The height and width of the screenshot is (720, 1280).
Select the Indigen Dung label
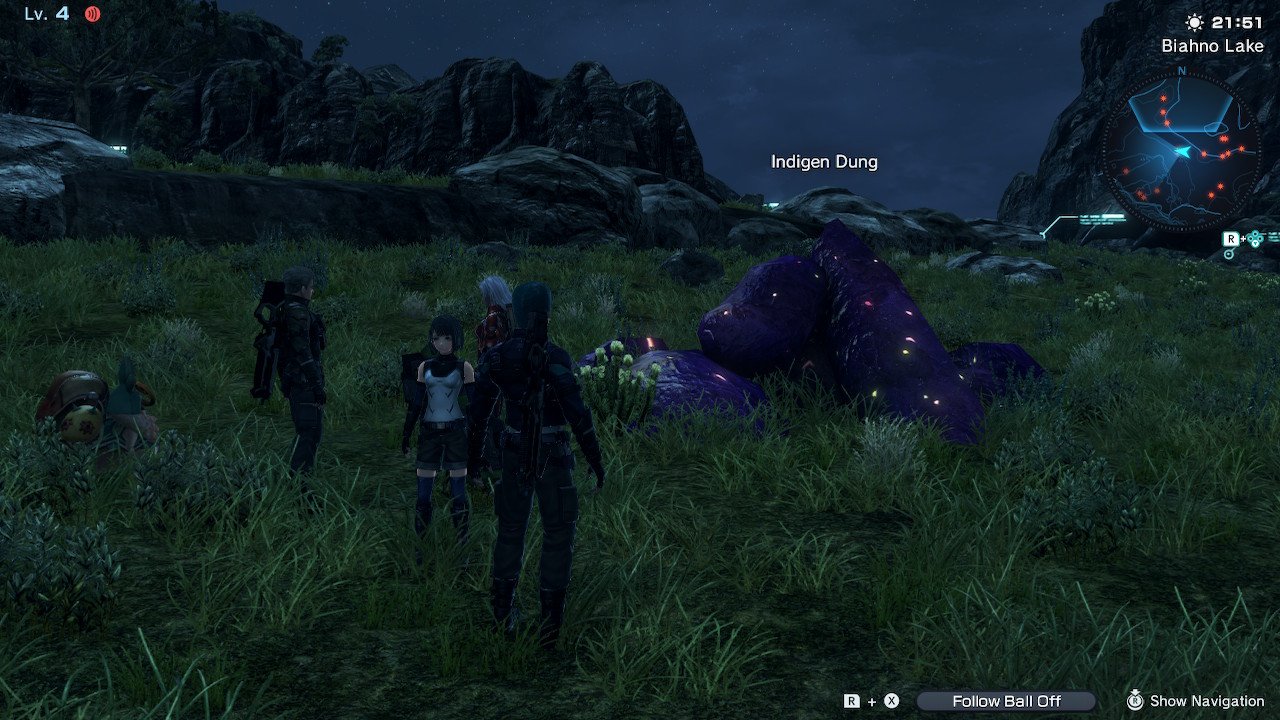824,161
